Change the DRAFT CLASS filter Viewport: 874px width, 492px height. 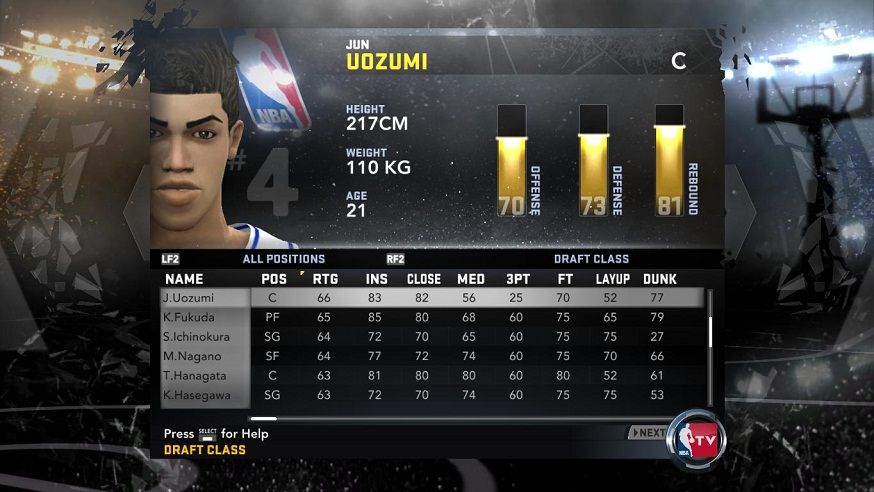[591, 259]
